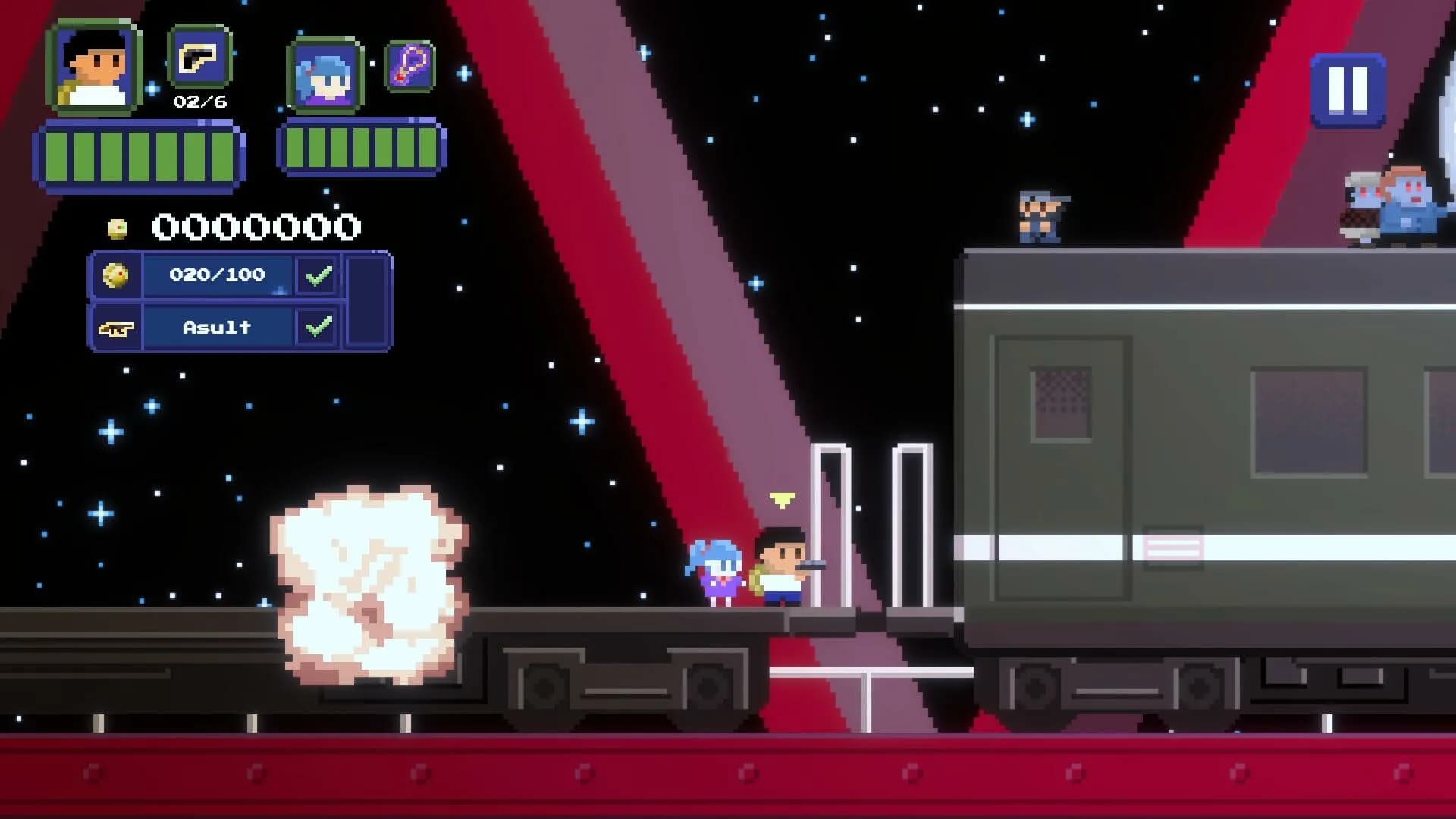Toggle the checkmark on the Asult objective
1456x819 pixels.
point(317,326)
